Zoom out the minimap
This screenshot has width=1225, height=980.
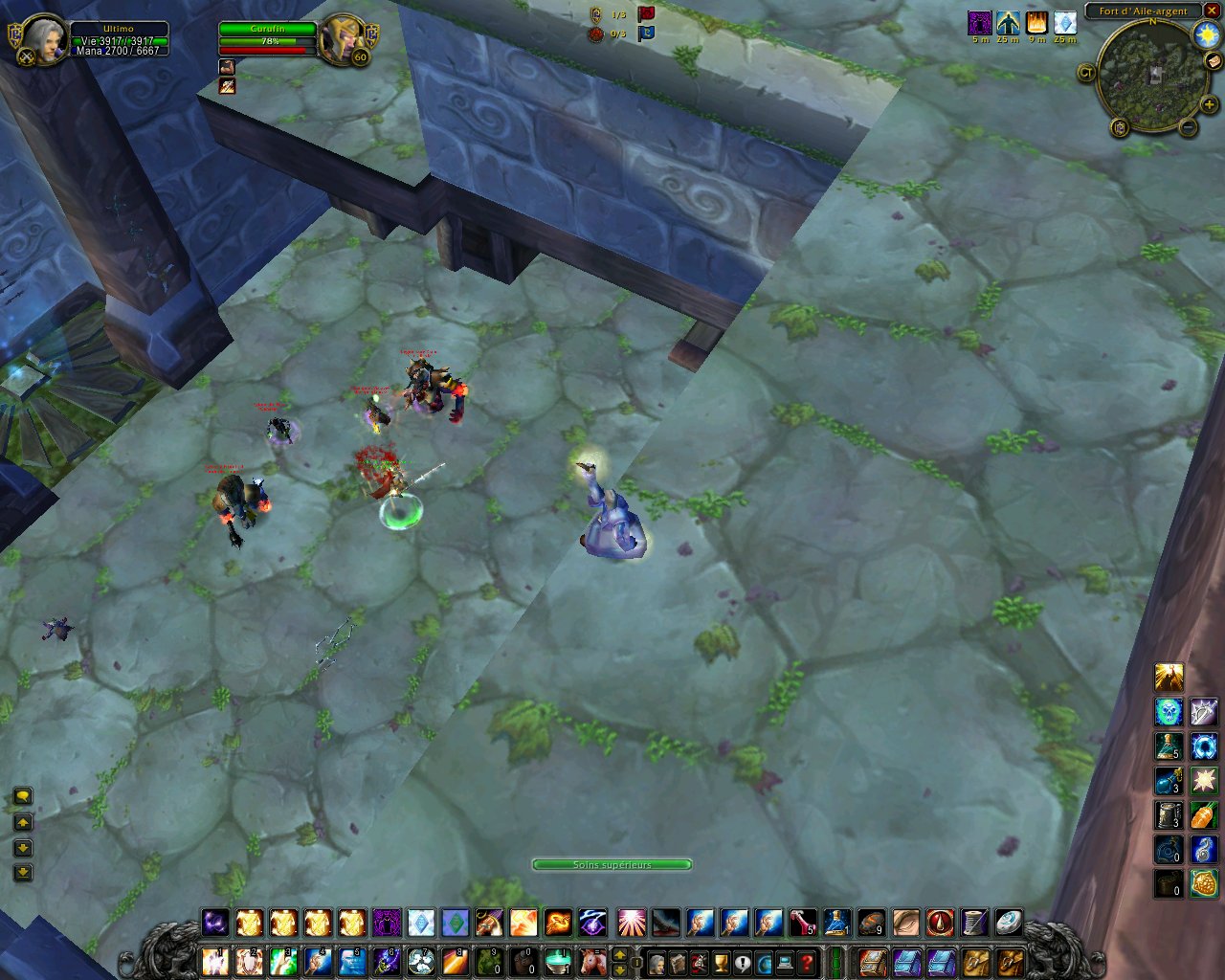point(1188,126)
